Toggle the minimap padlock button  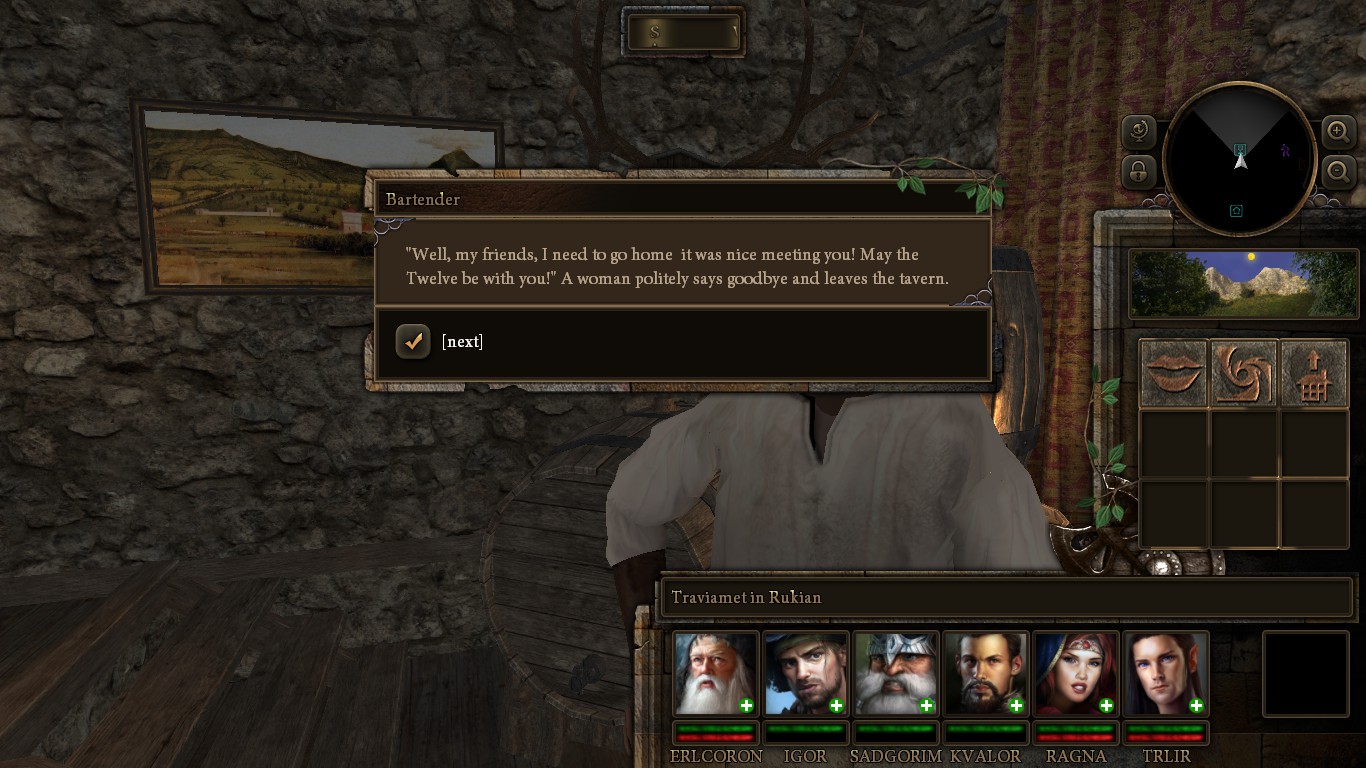pyautogui.click(x=1139, y=171)
